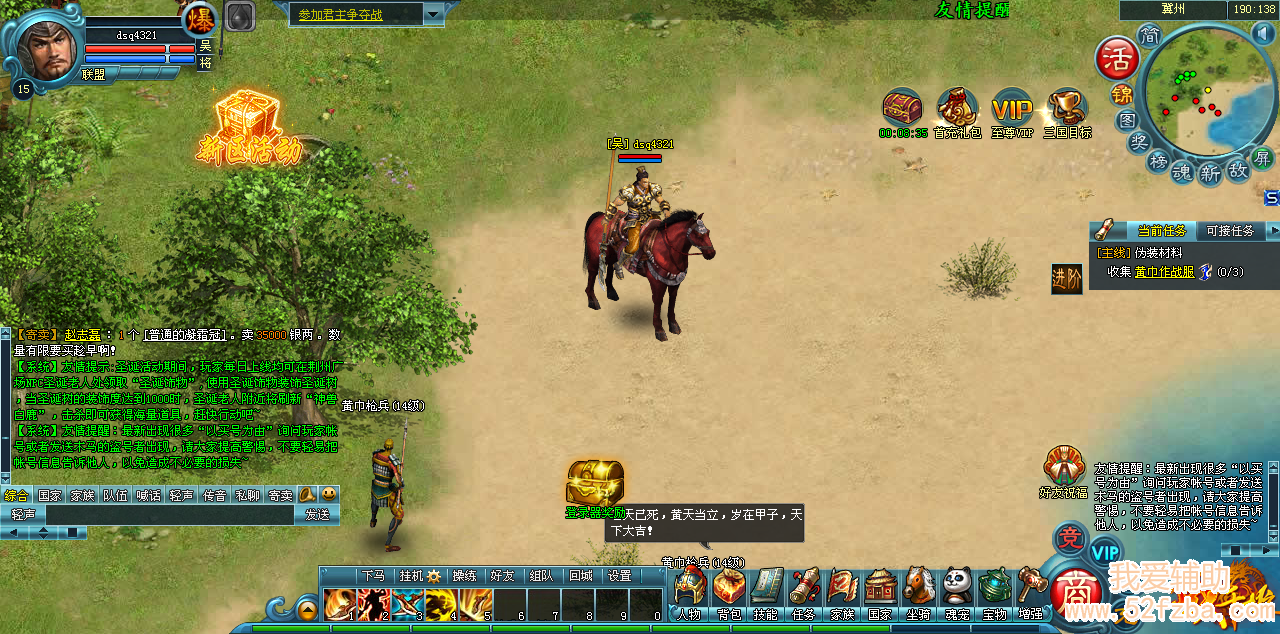
Task: Click the red 活 activity button
Action: (x=1116, y=58)
